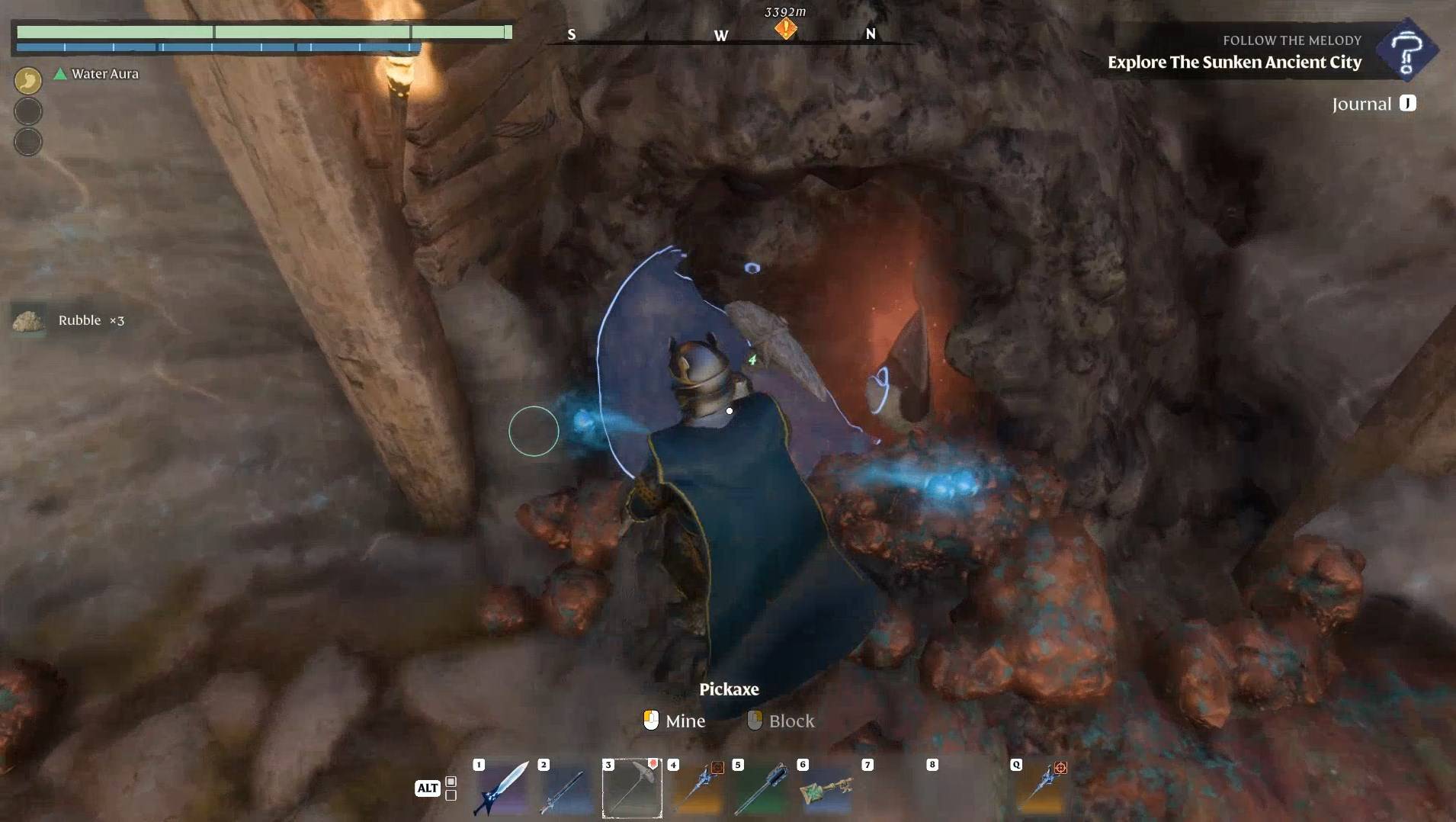Click the Explore The Sunken Ancient City objective
Image resolution: width=1456 pixels, height=822 pixels.
(x=1233, y=63)
